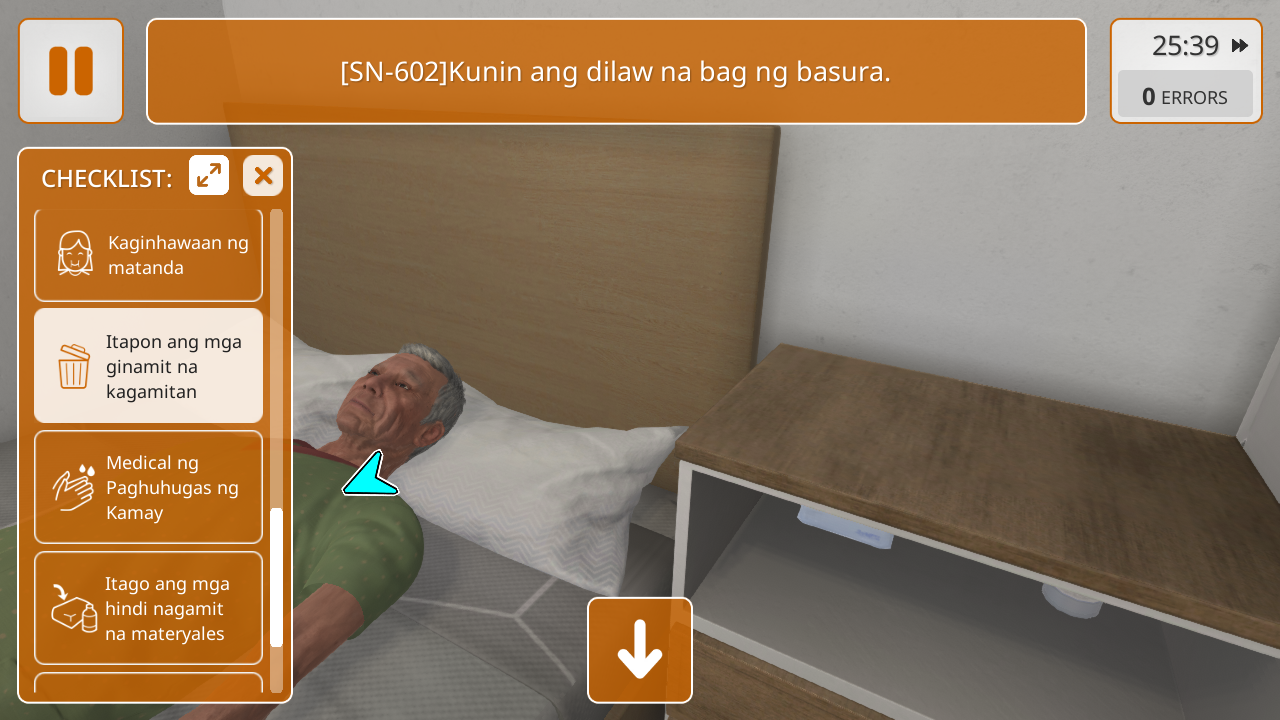
Task: Expand the checklist to full view
Action: (x=209, y=176)
